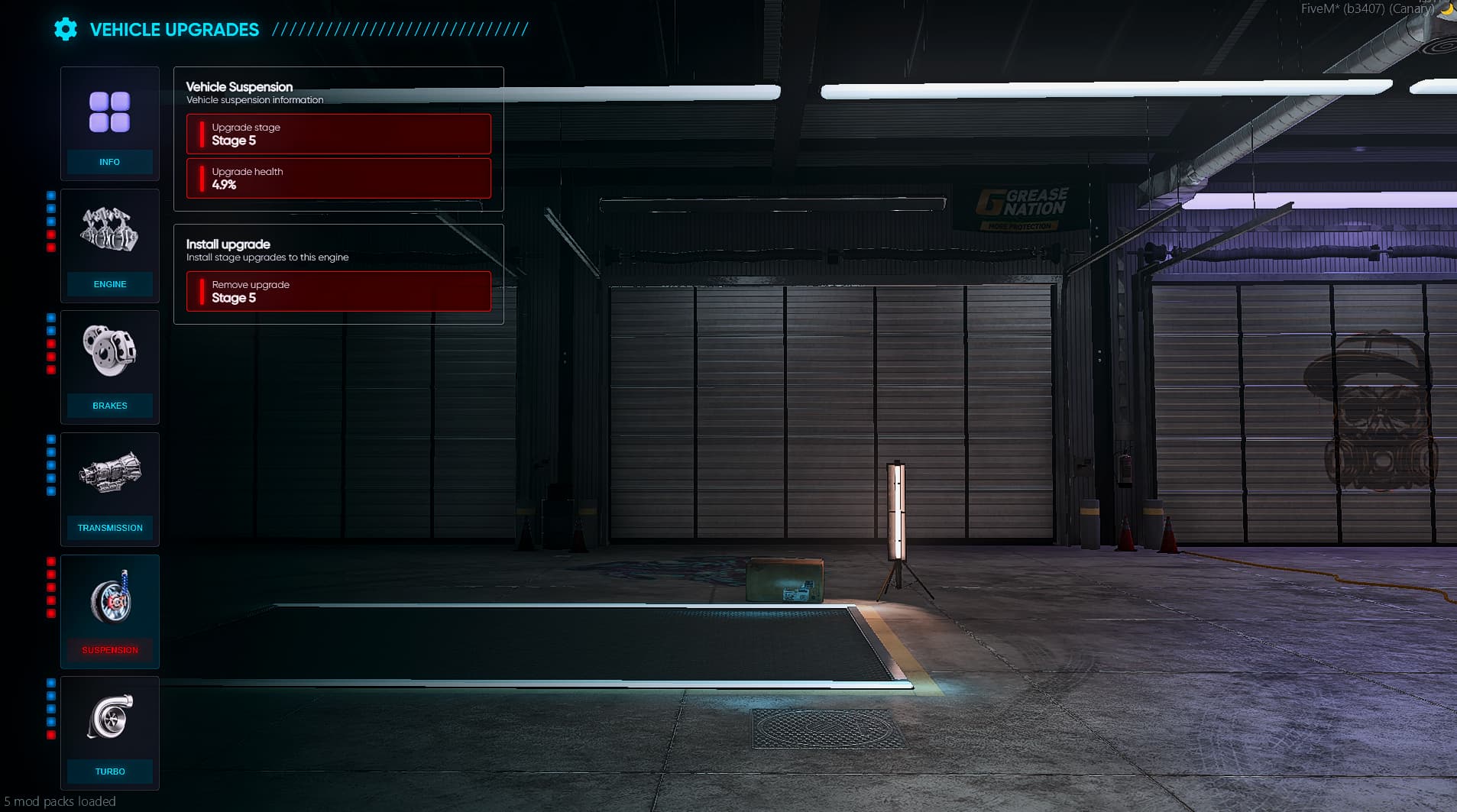Click the gear icon beside Vehicle Upgrades title
Image resolution: width=1457 pixels, height=812 pixels.
click(66, 29)
